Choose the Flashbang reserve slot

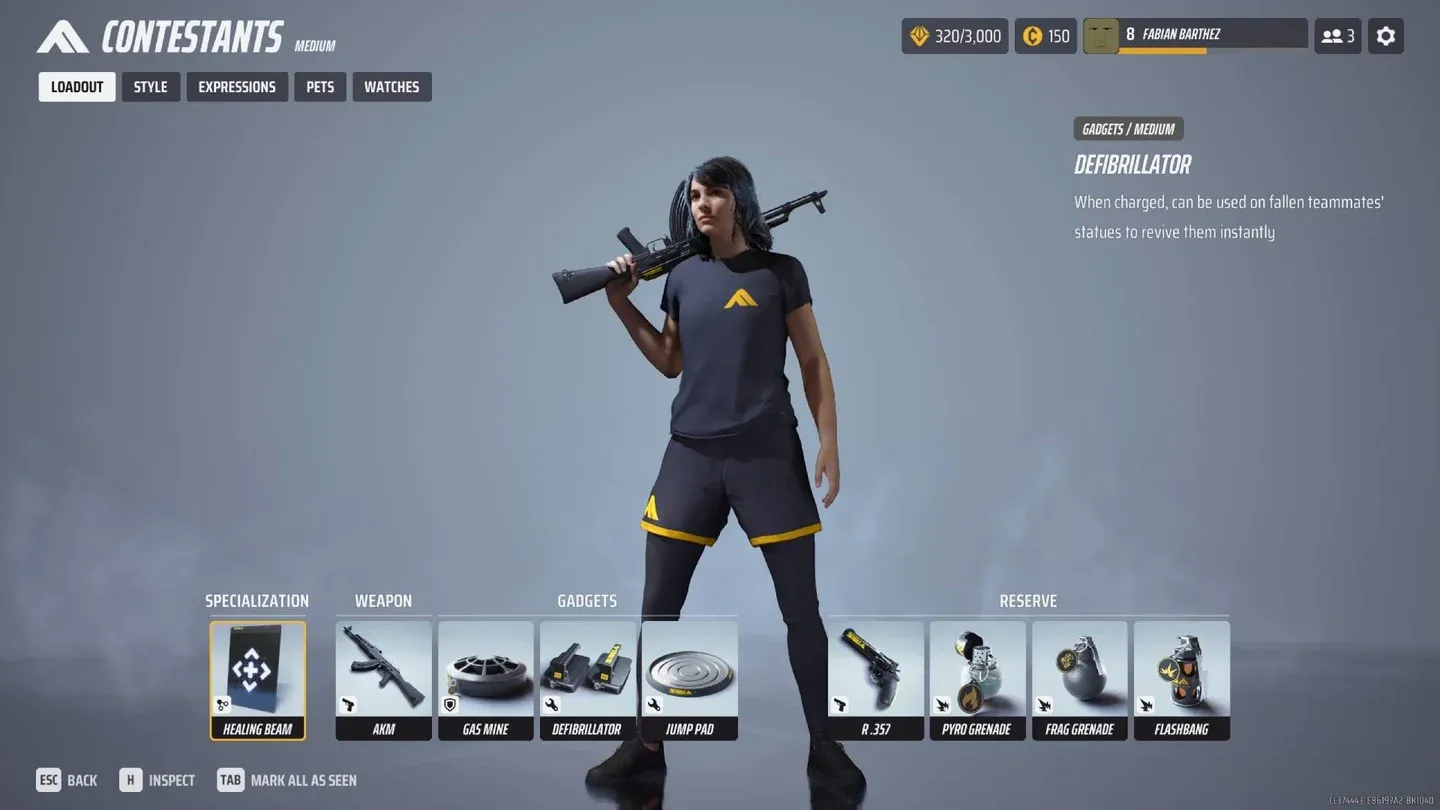tap(1182, 680)
